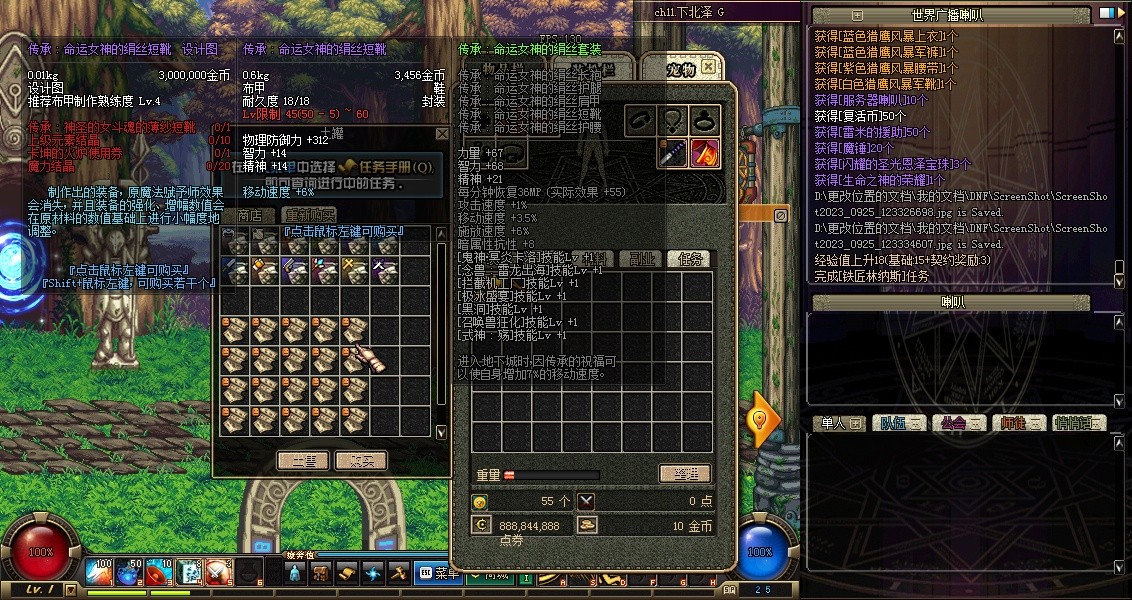Click the 整理 sort inventory button
The height and width of the screenshot is (600, 1132).
684,474
